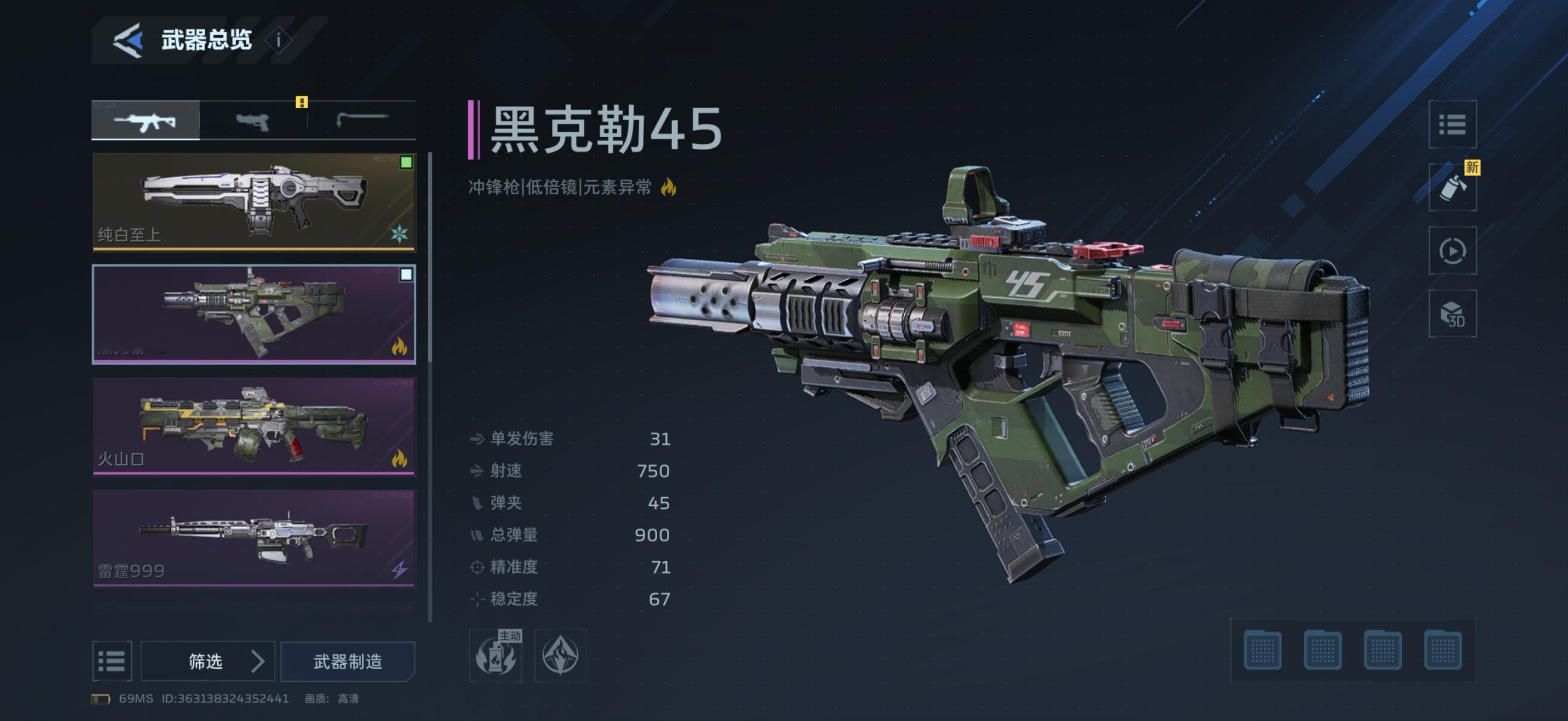Open the info icon beside 武器总览
The height and width of the screenshot is (721, 1568).
tap(279, 41)
